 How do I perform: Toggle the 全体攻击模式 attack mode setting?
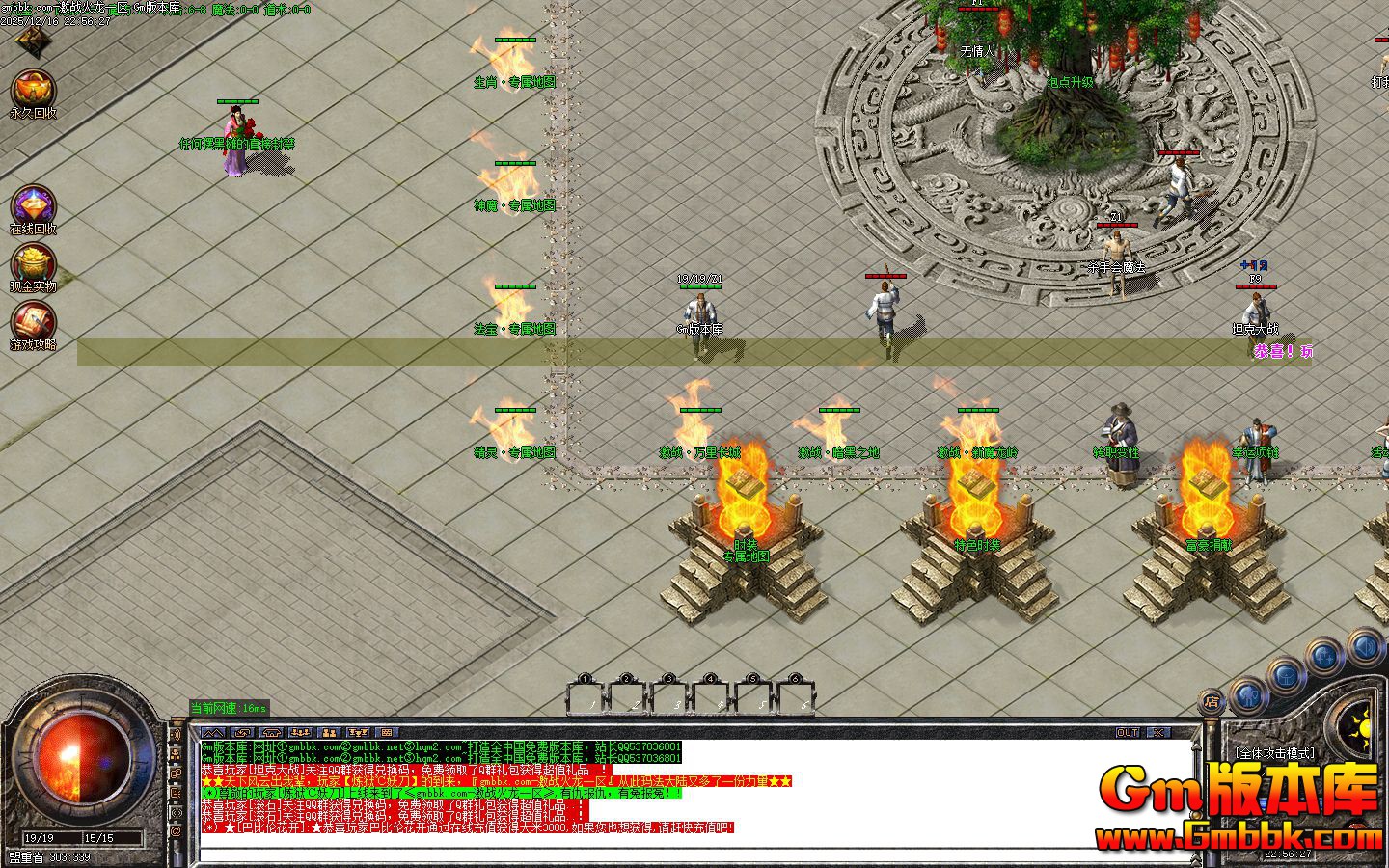[x=1275, y=752]
